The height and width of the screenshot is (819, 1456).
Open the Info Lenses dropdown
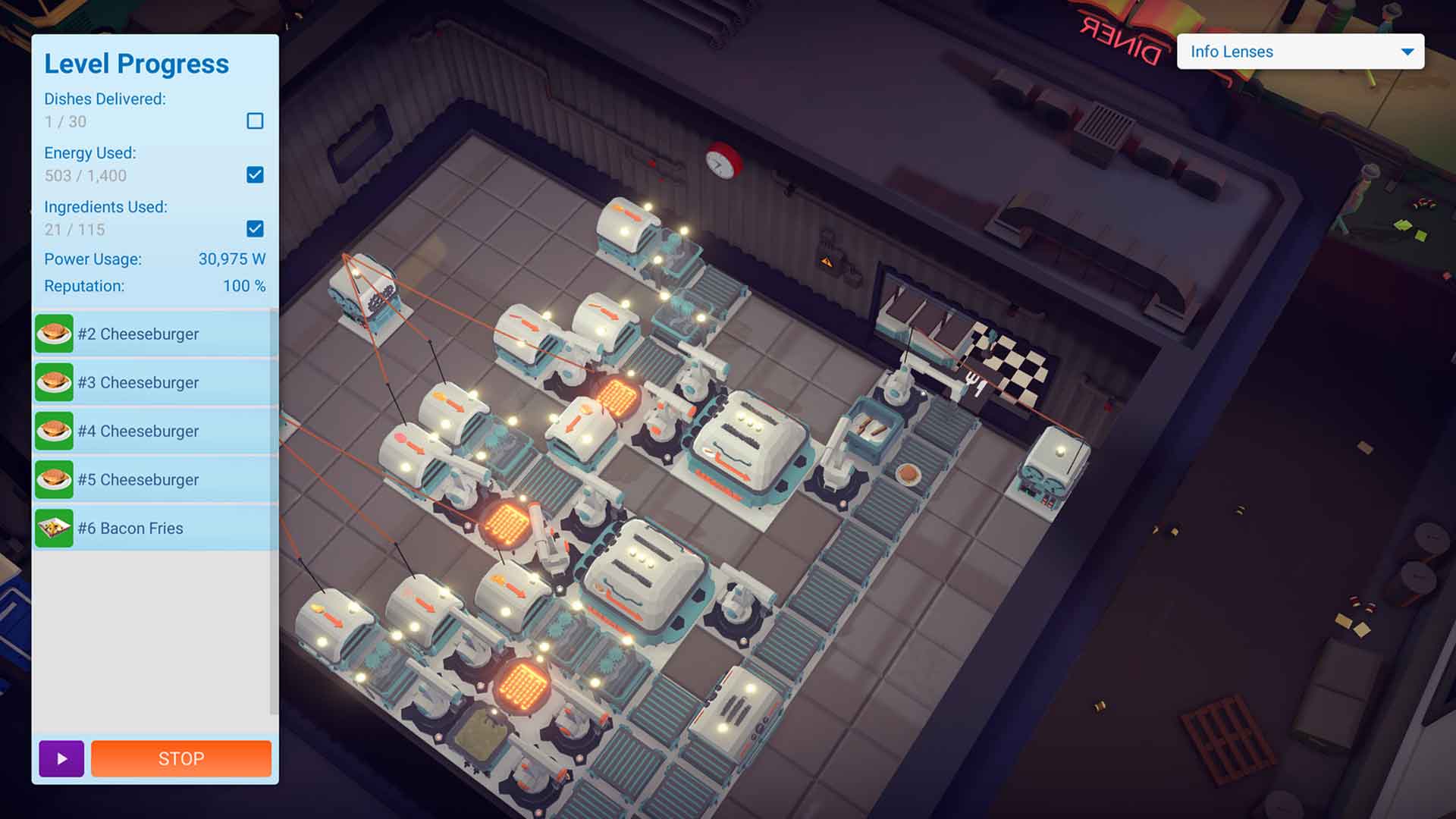point(1298,52)
